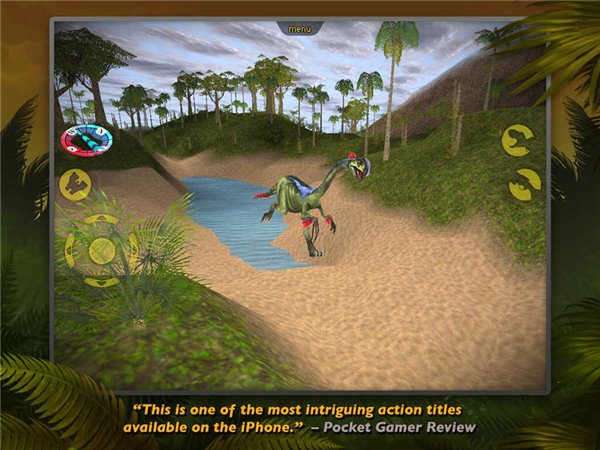The image size is (600, 450).
Task: Open the menu tab at top
Action: click(300, 28)
